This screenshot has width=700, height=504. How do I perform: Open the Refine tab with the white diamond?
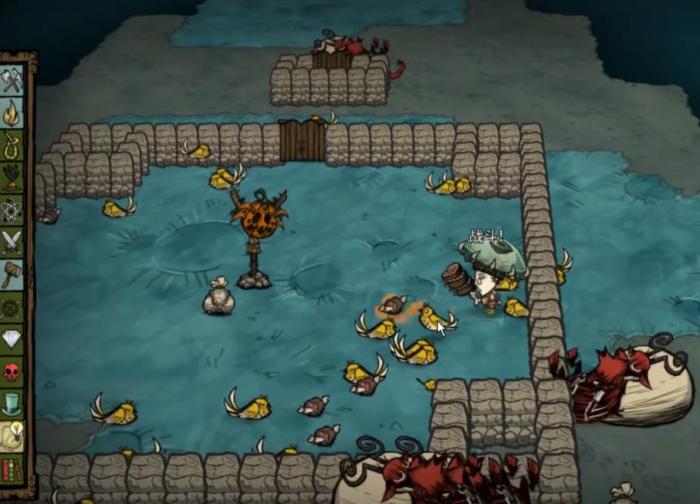click(x=13, y=339)
